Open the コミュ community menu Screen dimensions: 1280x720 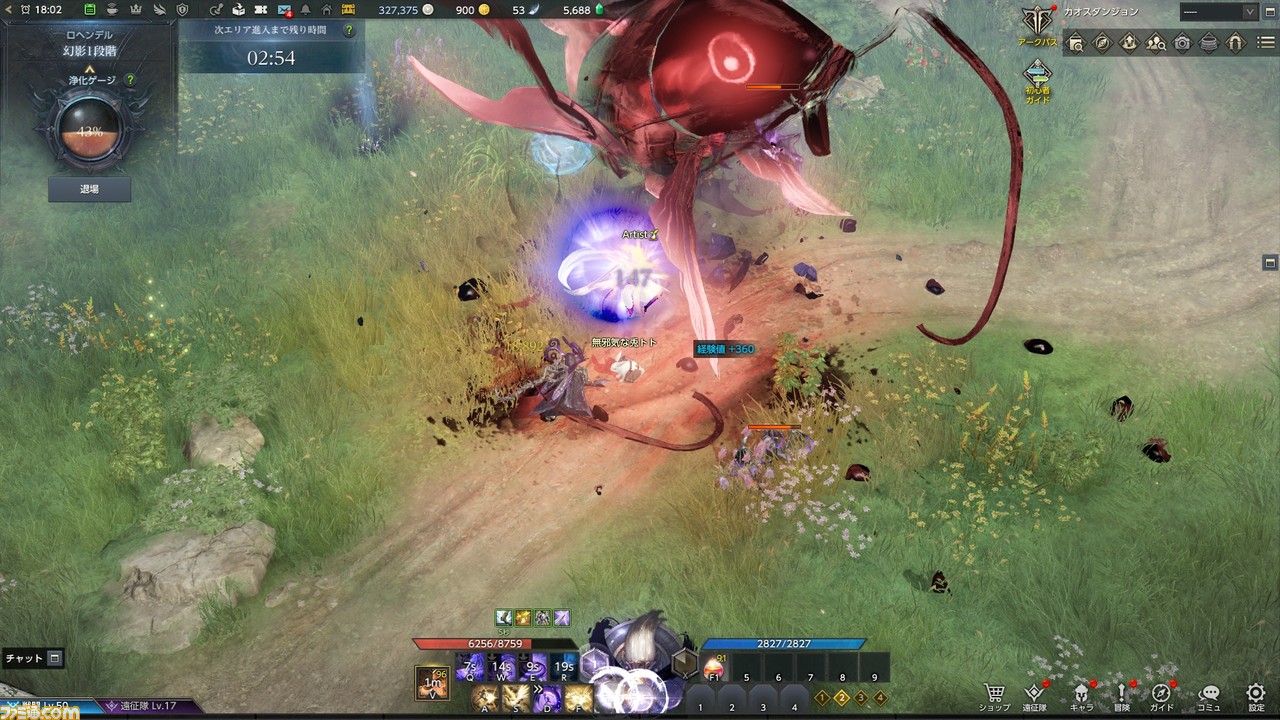pyautogui.click(x=1209, y=696)
